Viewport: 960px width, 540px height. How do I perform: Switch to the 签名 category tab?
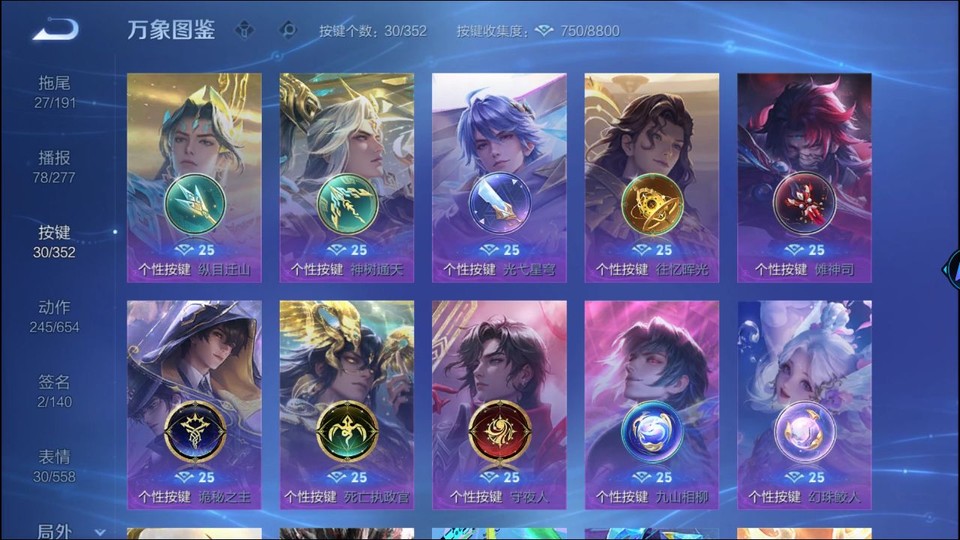pos(55,391)
